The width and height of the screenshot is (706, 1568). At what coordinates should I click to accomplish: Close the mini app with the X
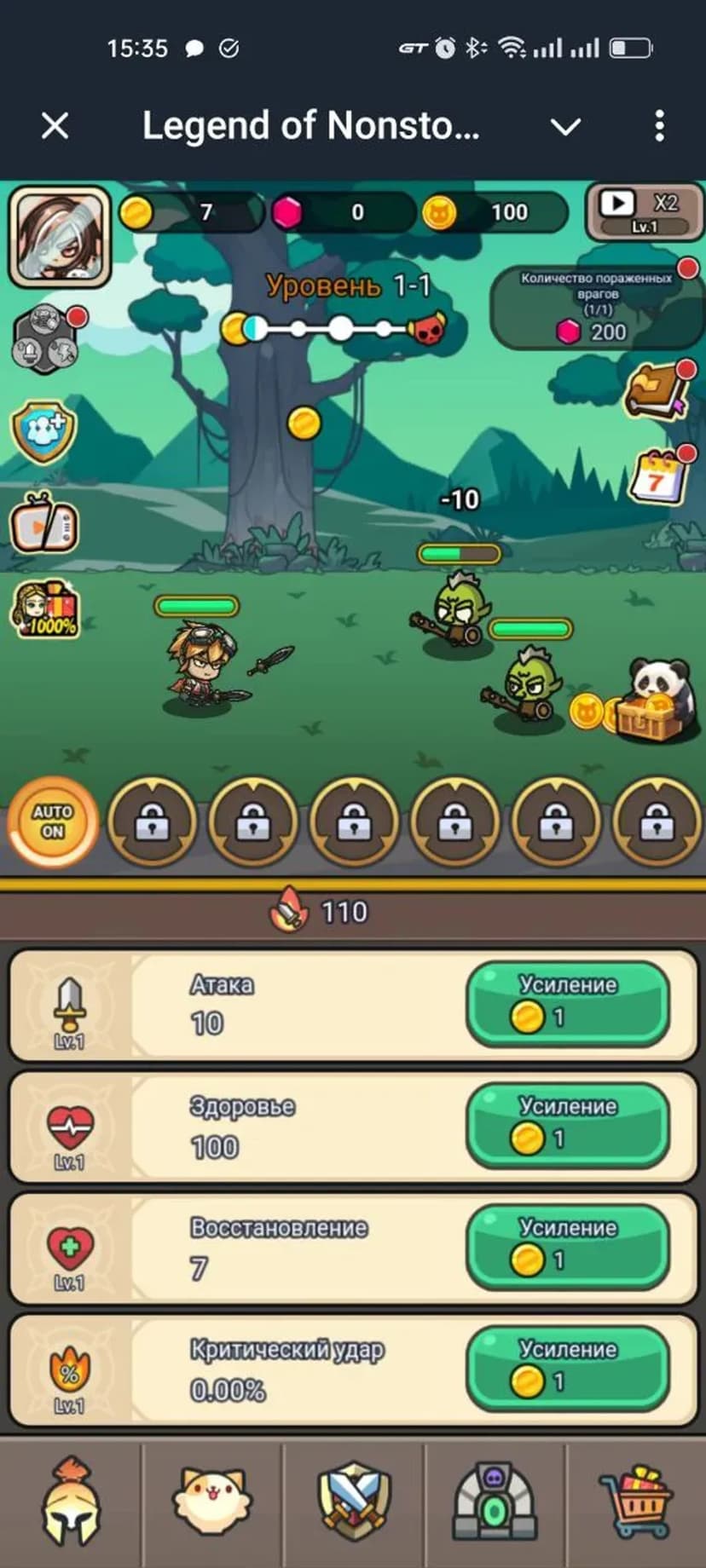pyautogui.click(x=55, y=126)
